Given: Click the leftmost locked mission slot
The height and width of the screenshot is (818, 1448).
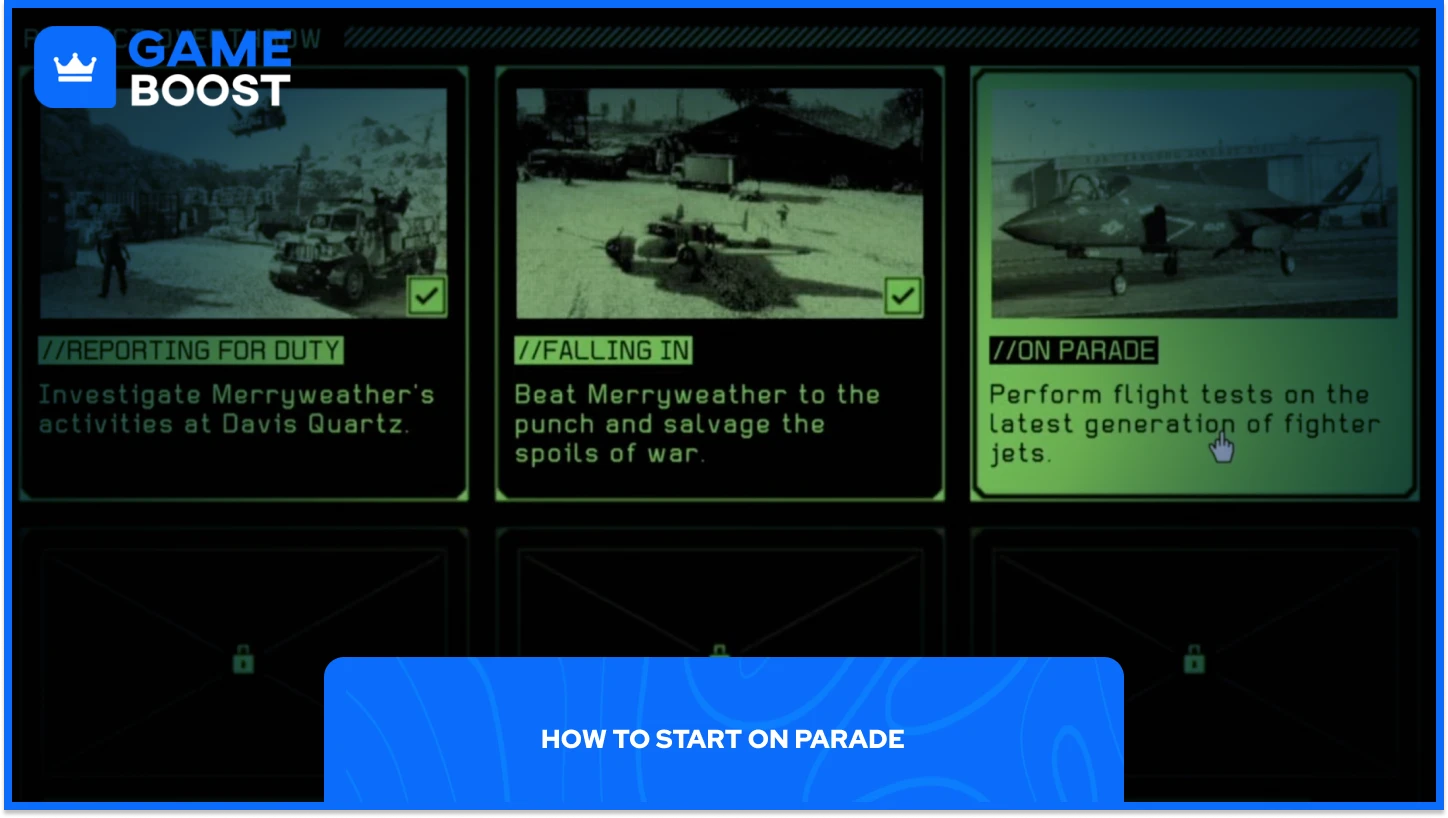Looking at the screenshot, I should click(243, 600).
